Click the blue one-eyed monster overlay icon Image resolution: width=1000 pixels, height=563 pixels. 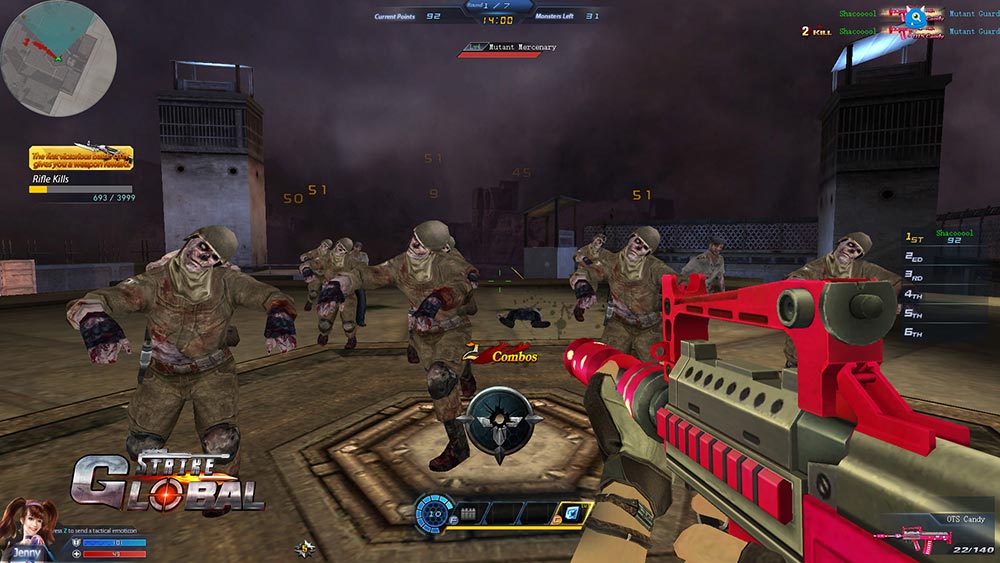tap(914, 16)
